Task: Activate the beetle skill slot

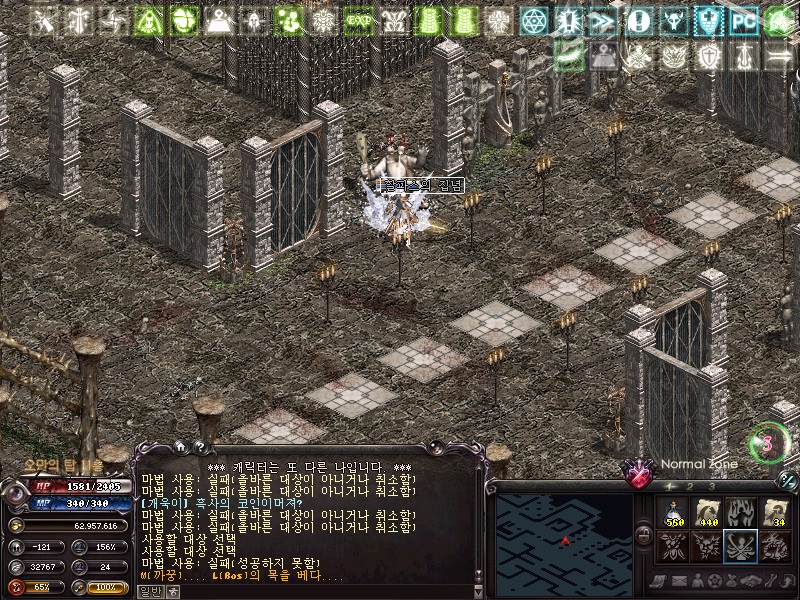Action: pos(674,545)
